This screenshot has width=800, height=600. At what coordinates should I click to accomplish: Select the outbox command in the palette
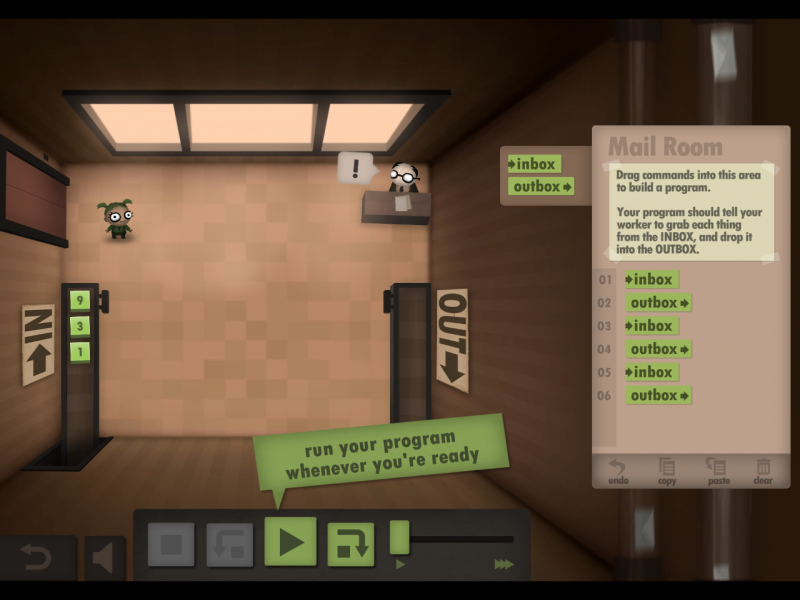541,186
